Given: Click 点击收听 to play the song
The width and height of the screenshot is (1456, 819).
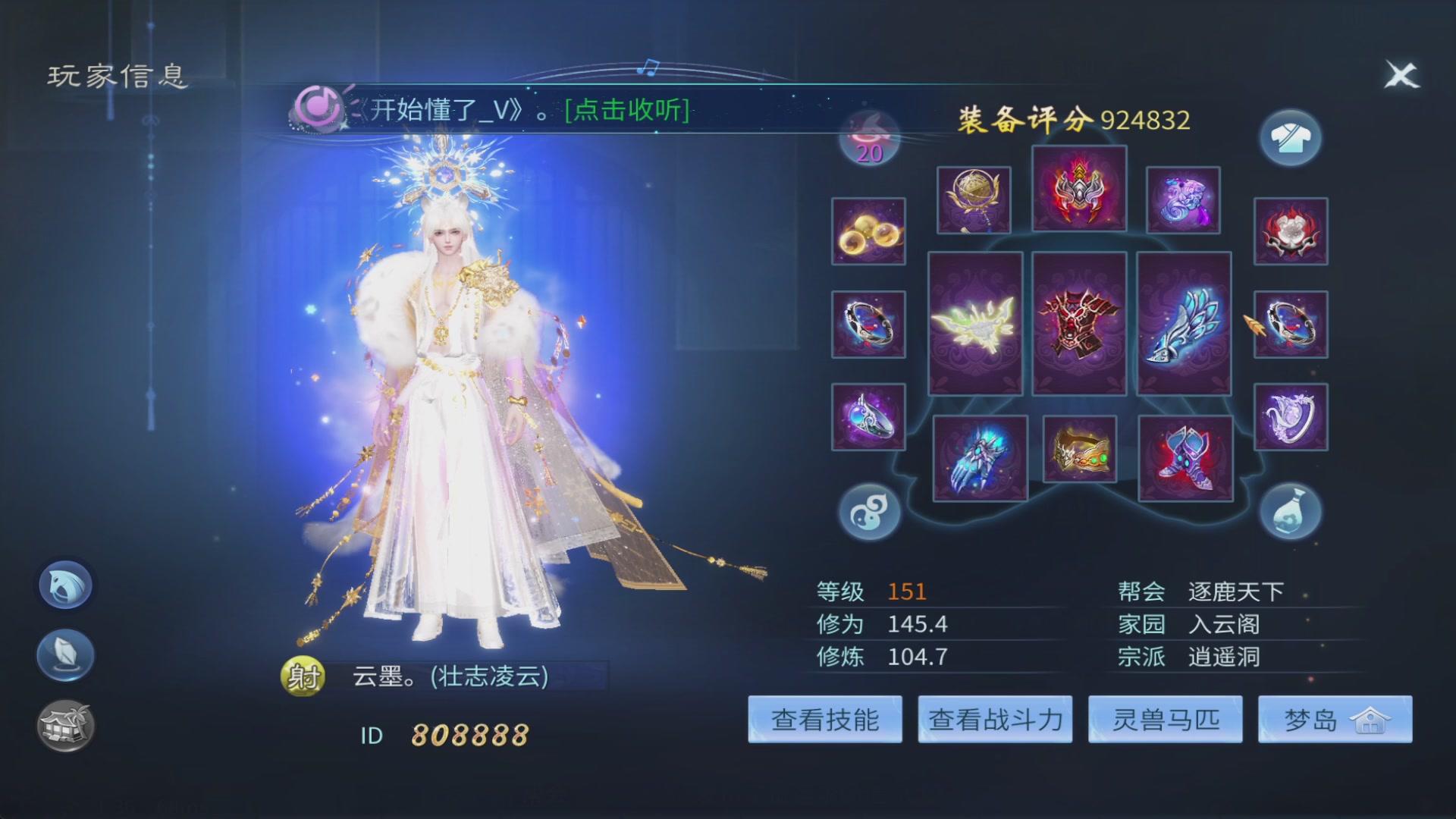Looking at the screenshot, I should (624, 110).
